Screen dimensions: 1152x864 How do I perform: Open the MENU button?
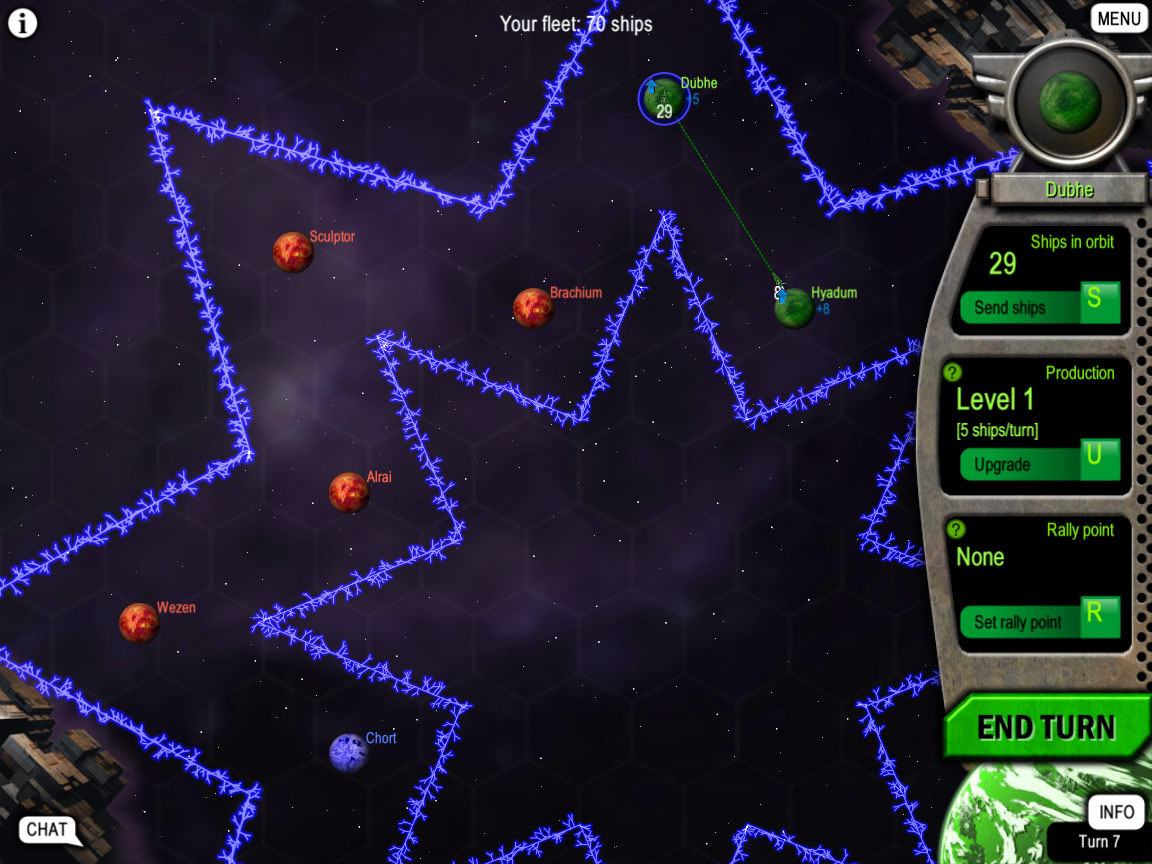(1118, 18)
